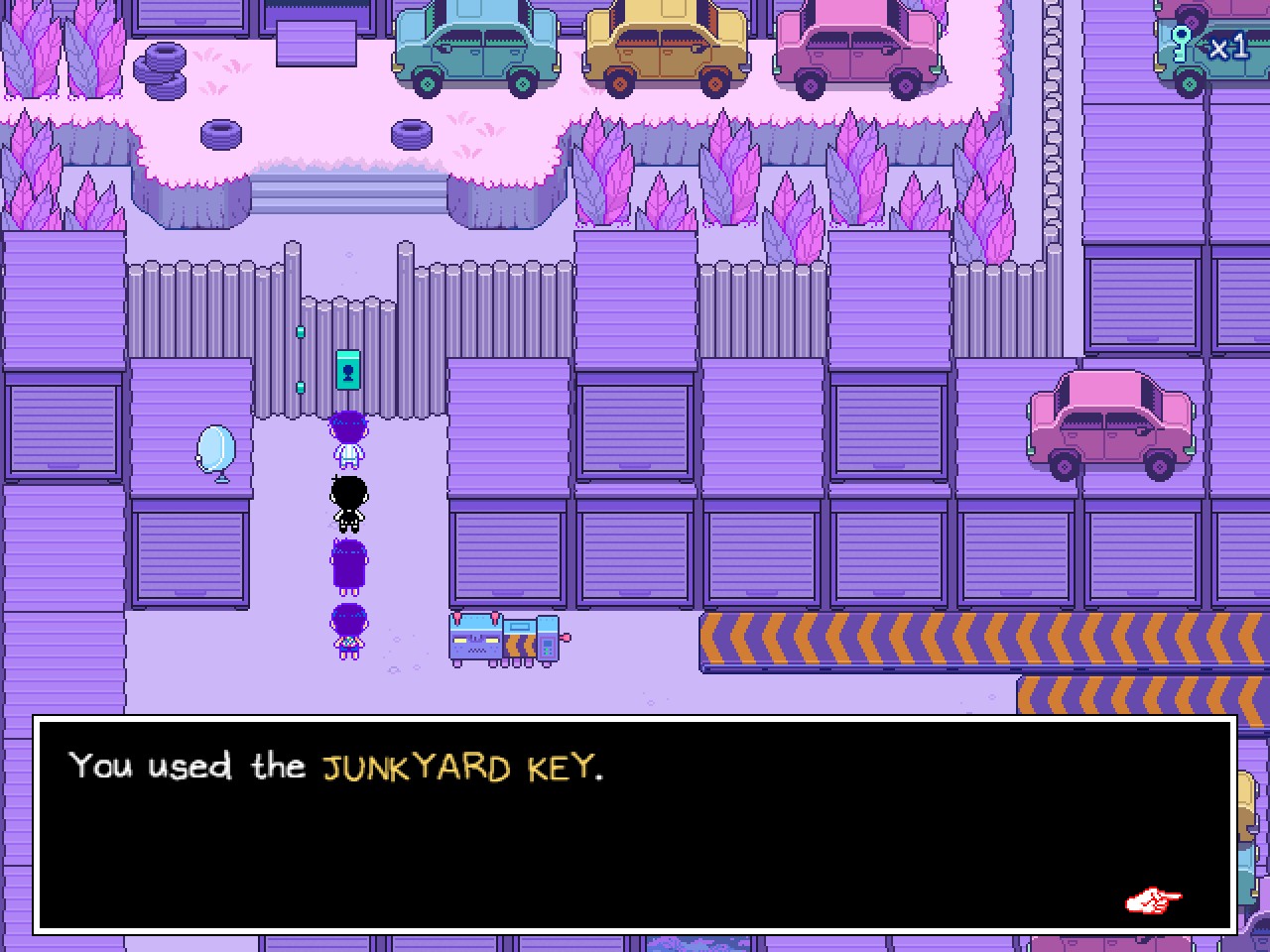Image resolution: width=1270 pixels, height=952 pixels.
Task: Click the stacked tires near the pink grass
Action: coord(162,69)
